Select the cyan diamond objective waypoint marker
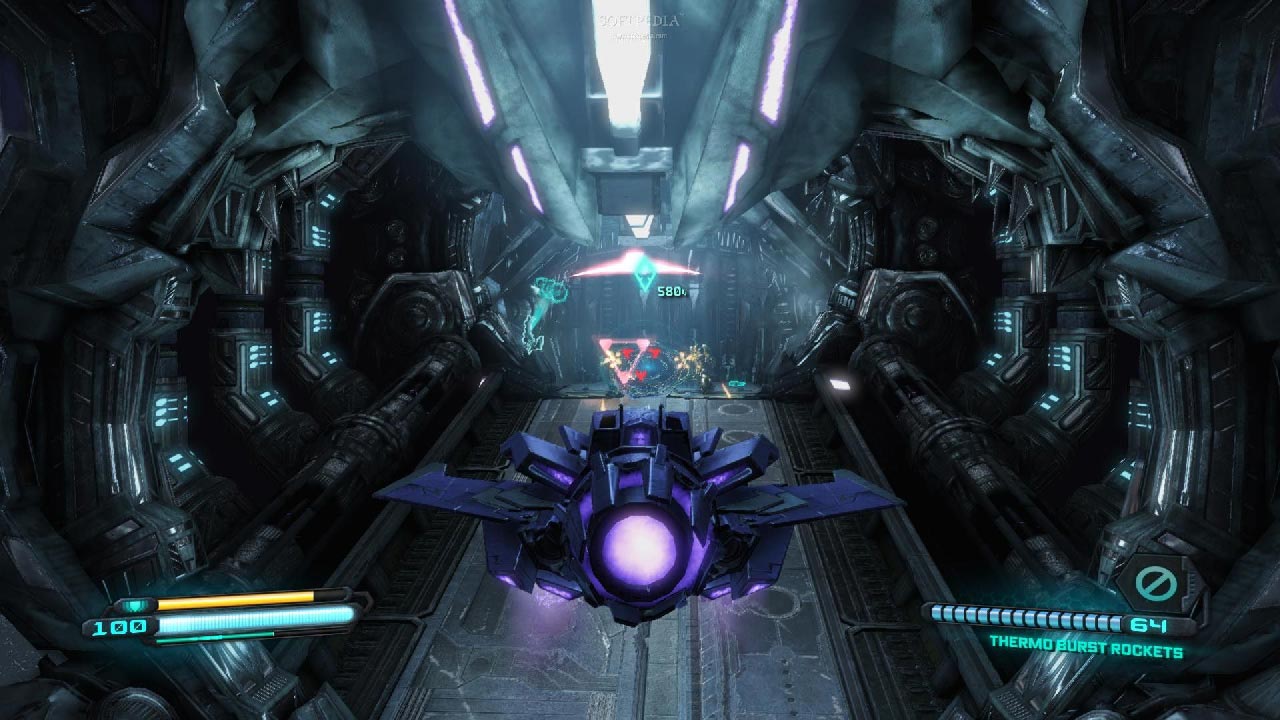The image size is (1280, 720). click(644, 281)
